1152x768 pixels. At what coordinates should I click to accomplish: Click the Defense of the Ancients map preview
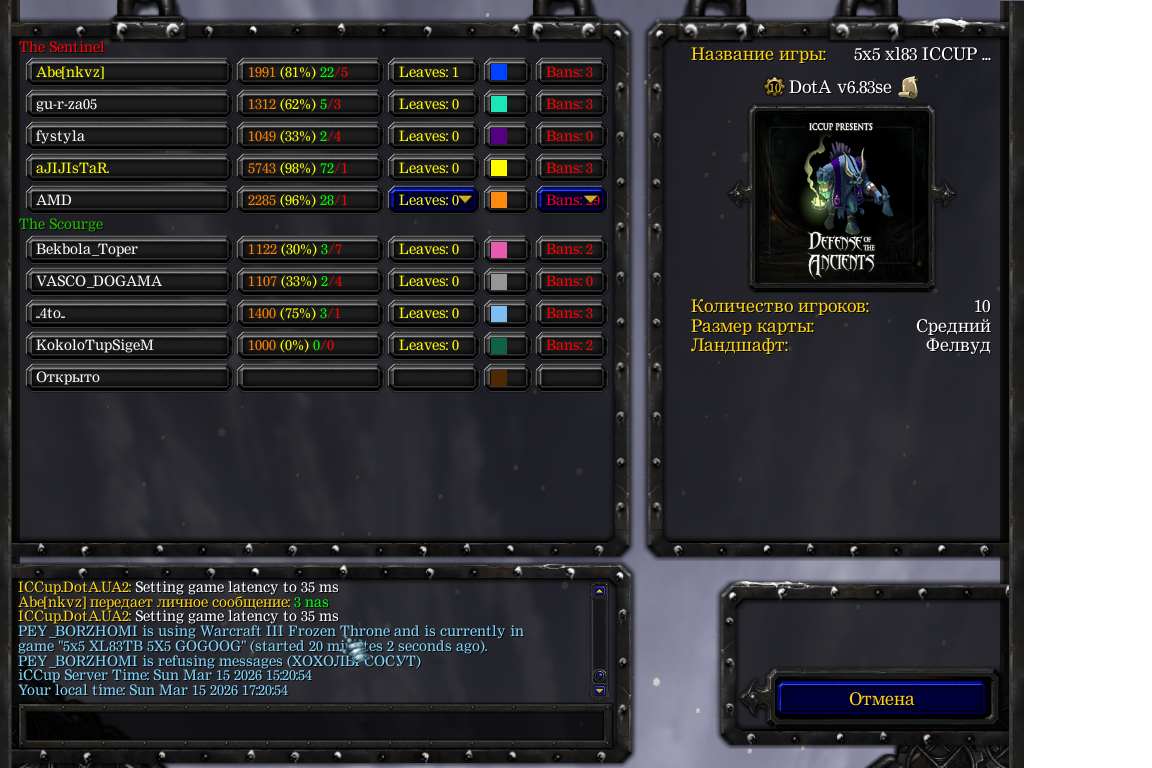(842, 196)
